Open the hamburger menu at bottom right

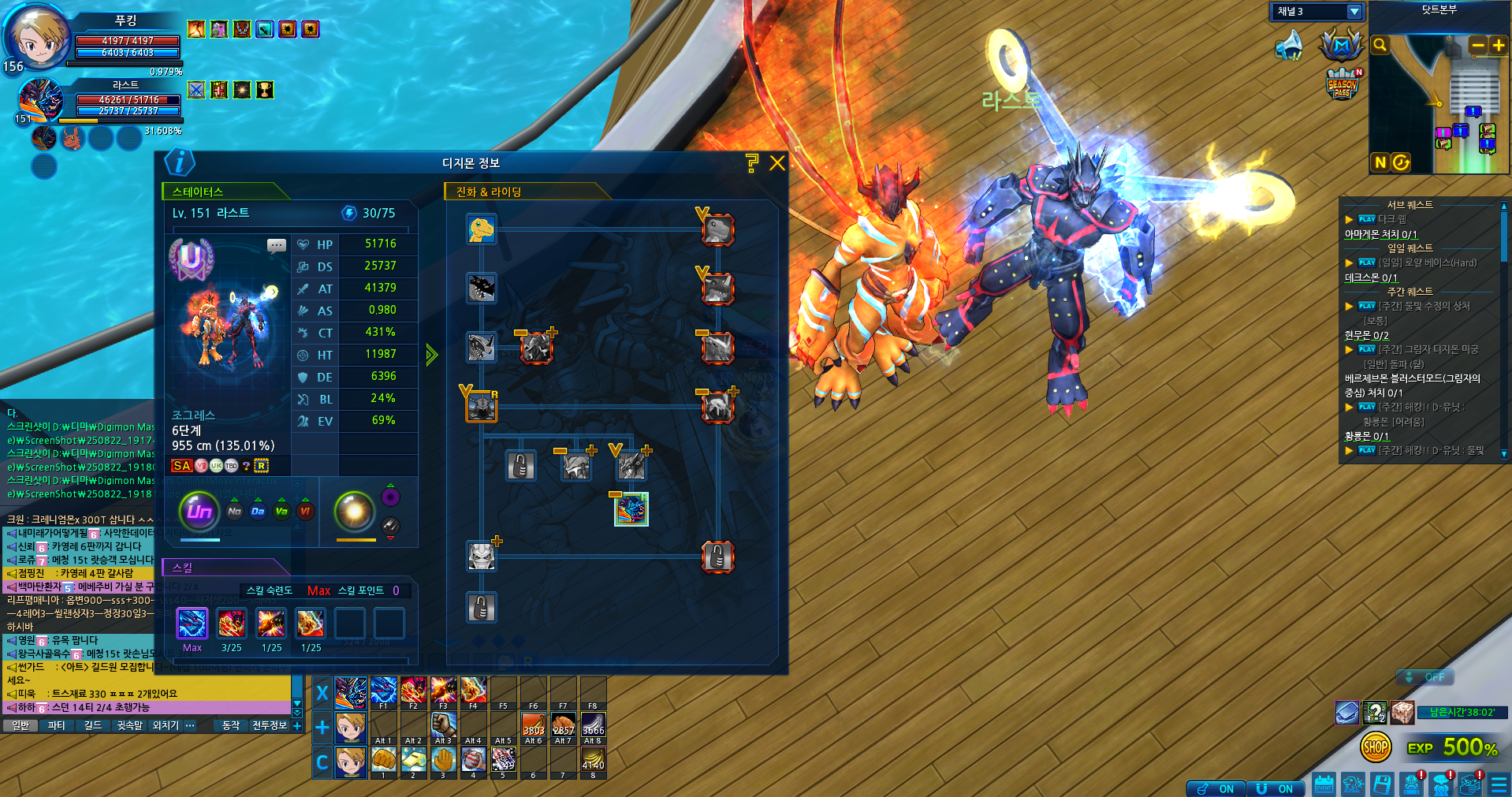(1499, 784)
